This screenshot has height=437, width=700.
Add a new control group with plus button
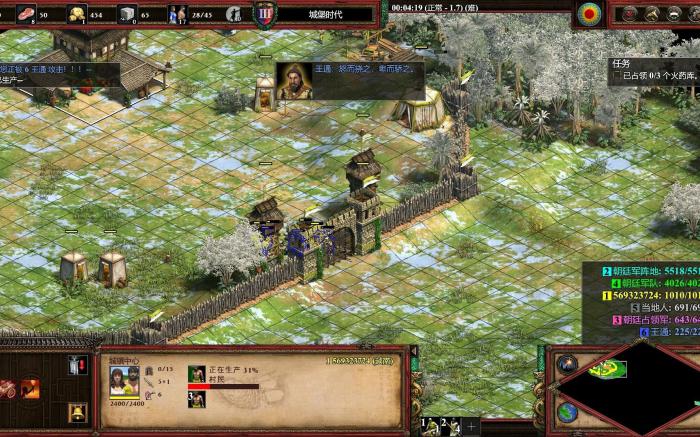tap(470, 426)
